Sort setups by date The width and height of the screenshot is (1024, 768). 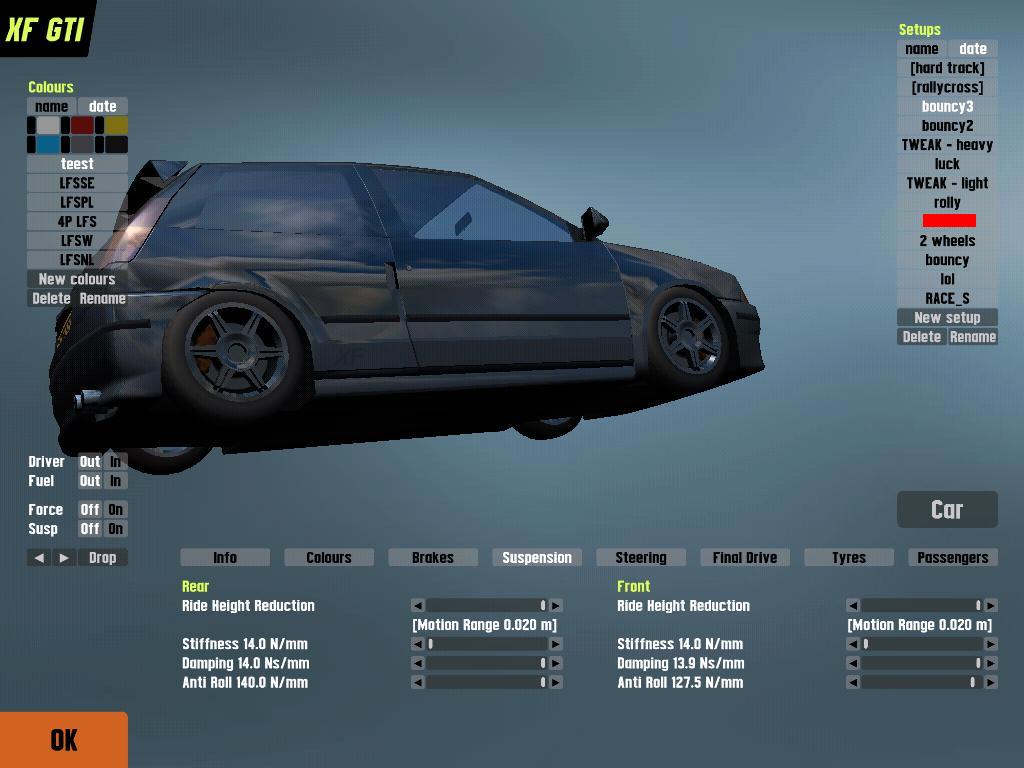pos(972,49)
